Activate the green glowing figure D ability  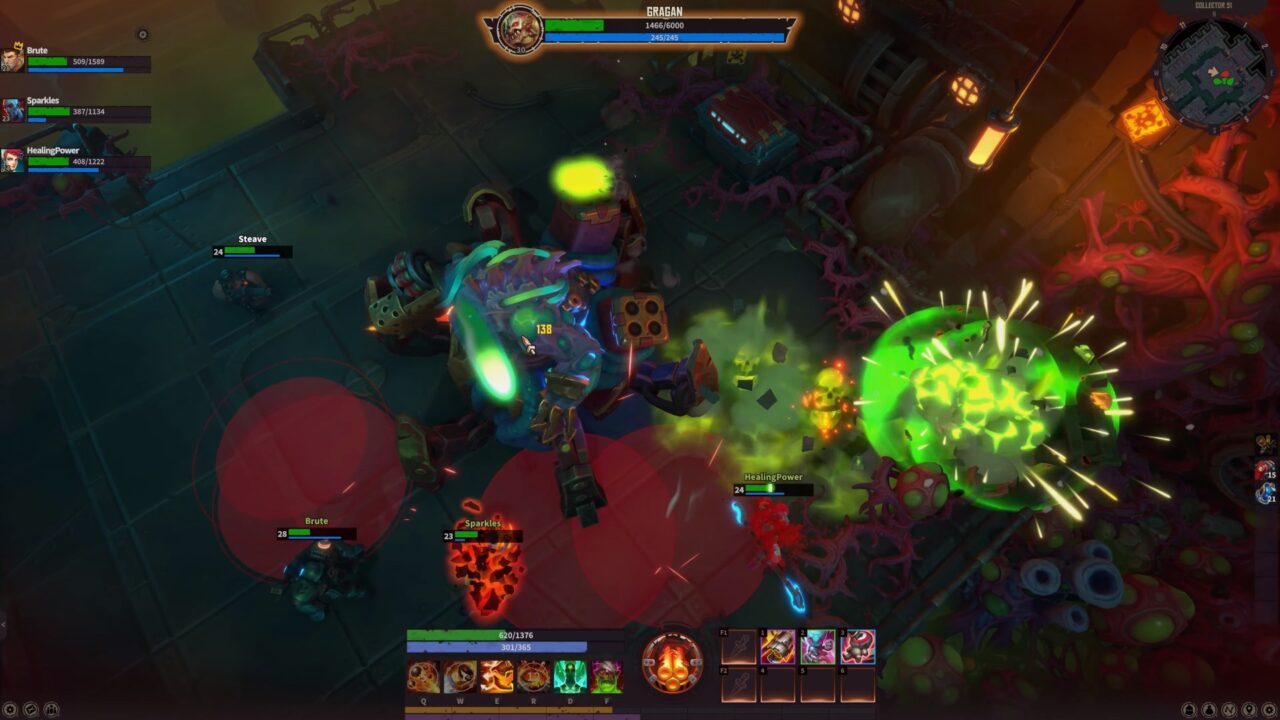coord(570,677)
